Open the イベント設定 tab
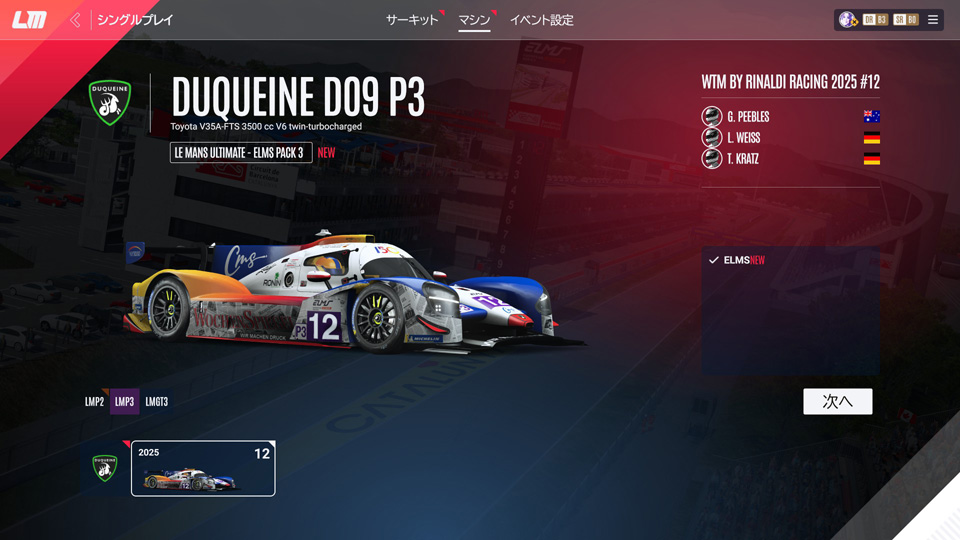The width and height of the screenshot is (960, 540). (541, 20)
